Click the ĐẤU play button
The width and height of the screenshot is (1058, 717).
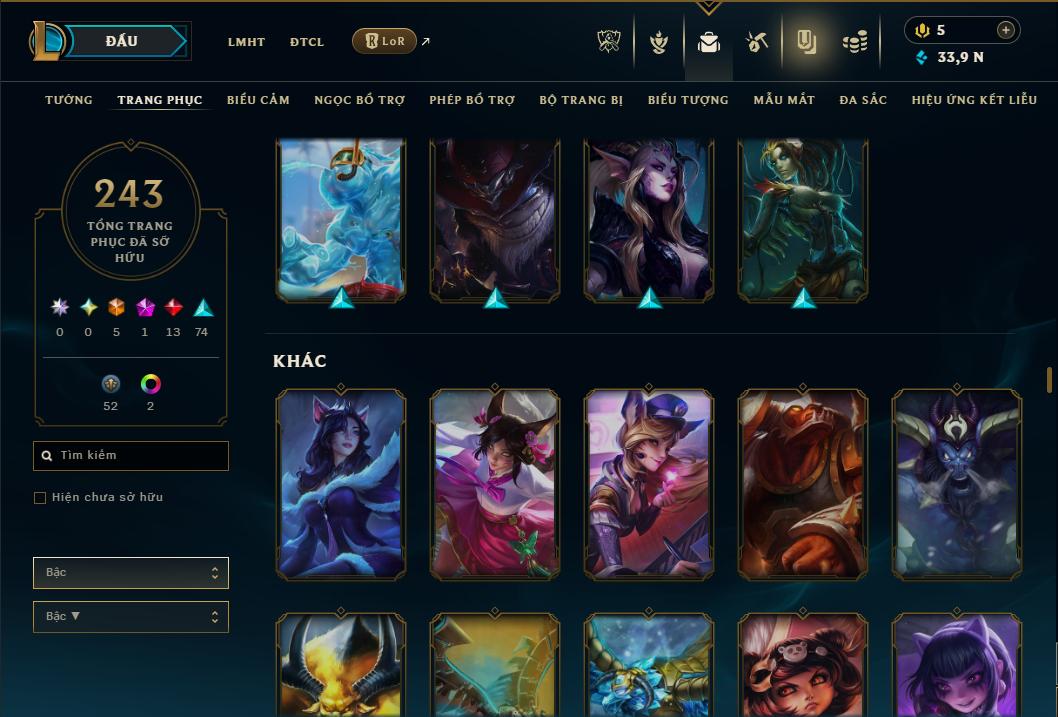pos(121,41)
